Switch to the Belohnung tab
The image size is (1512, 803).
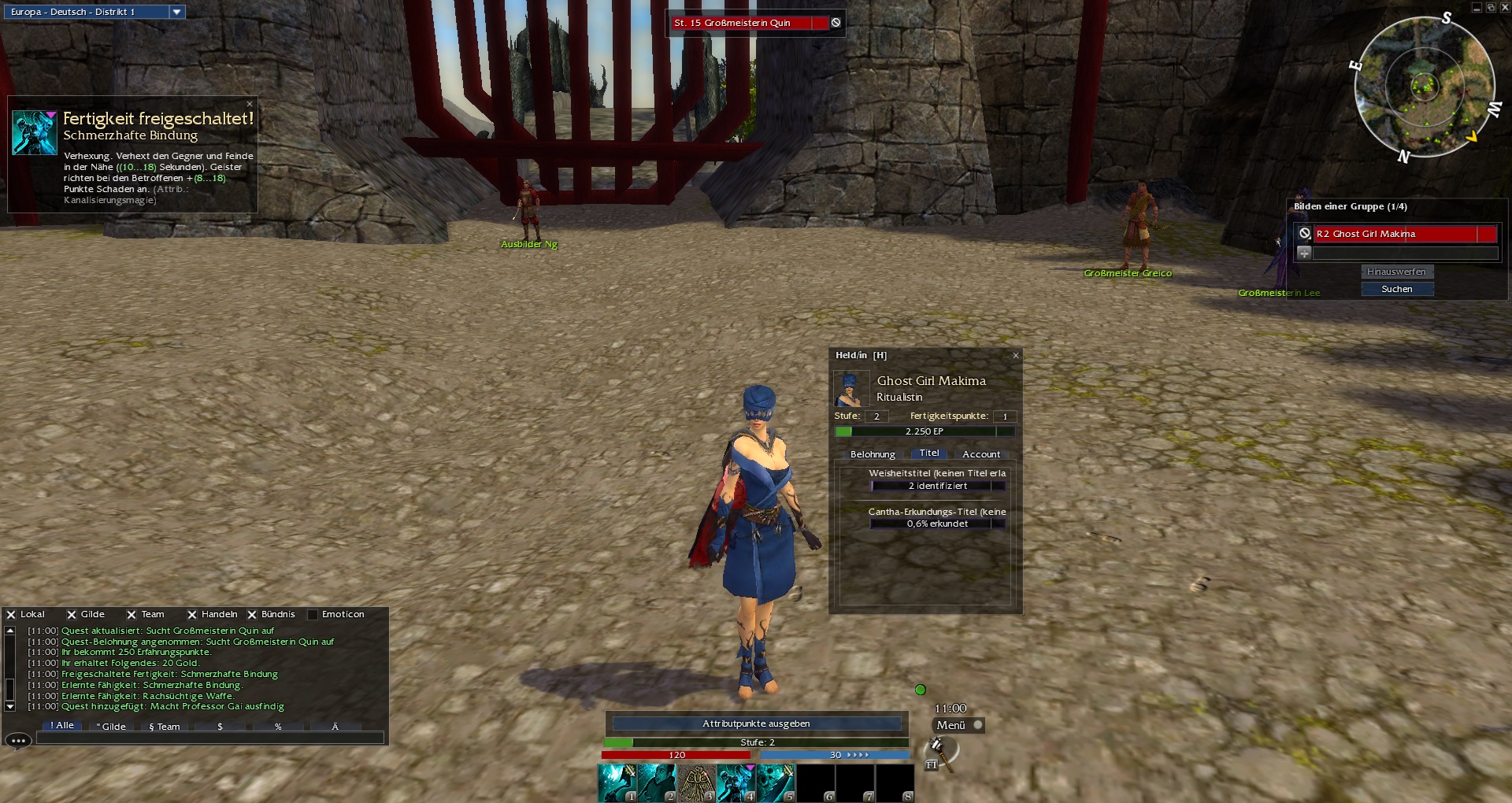tap(873, 454)
